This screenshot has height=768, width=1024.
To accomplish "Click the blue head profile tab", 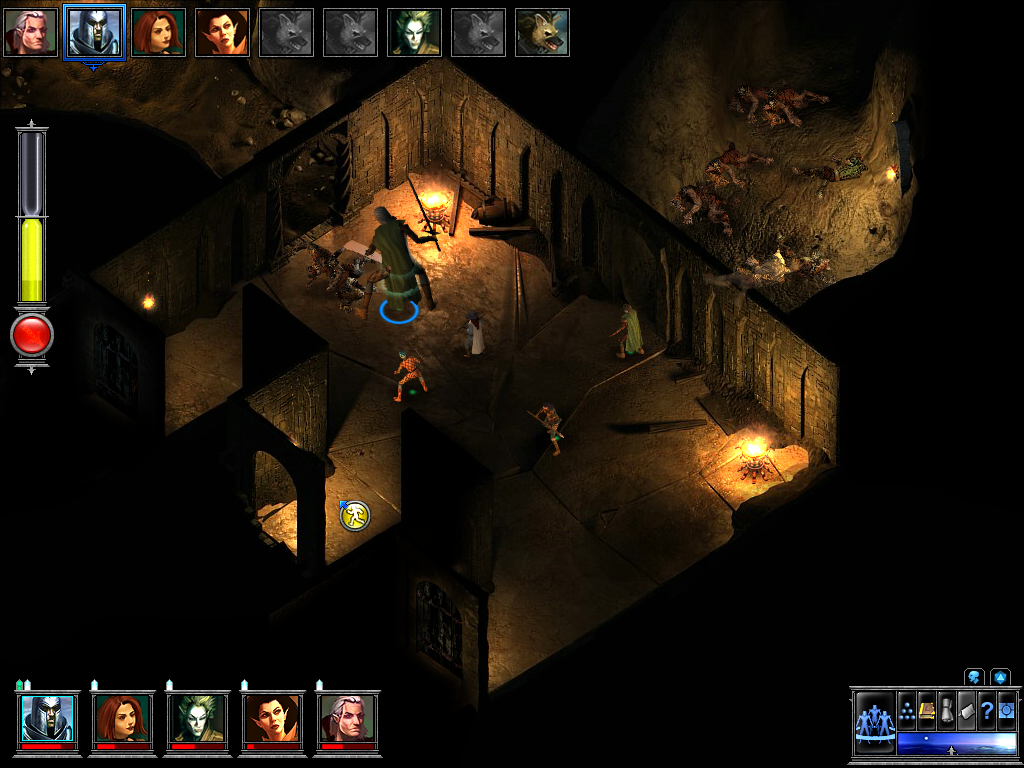I will point(974,677).
